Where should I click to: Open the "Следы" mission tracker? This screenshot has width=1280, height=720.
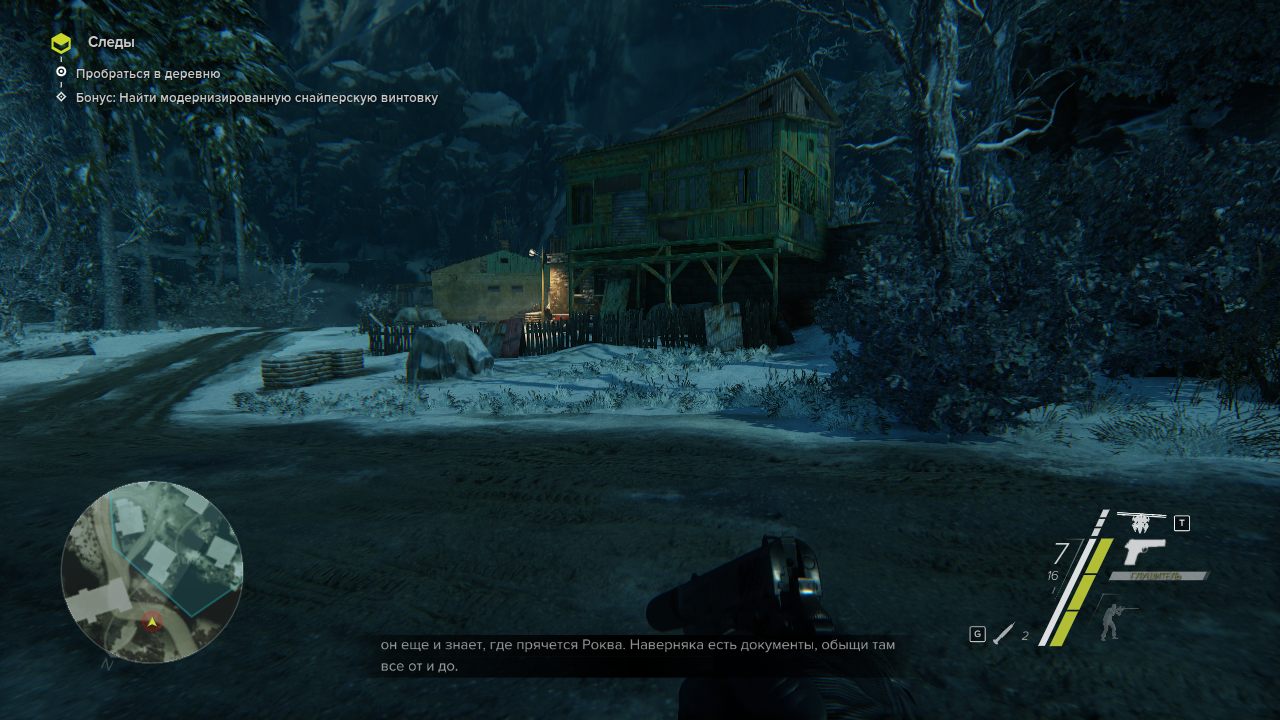click(x=110, y=43)
